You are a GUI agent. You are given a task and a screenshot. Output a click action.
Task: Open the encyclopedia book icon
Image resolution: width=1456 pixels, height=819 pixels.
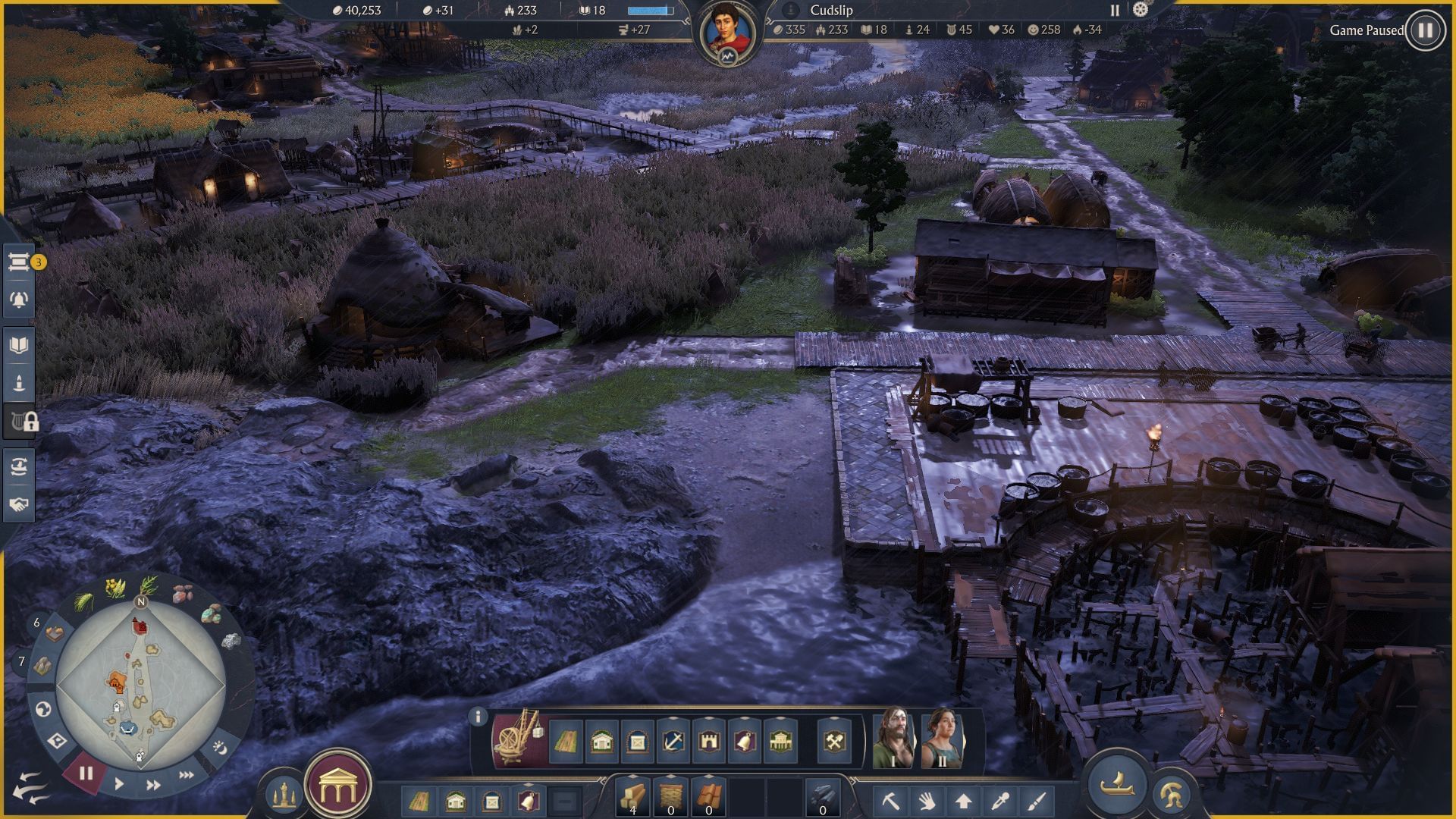[x=19, y=345]
